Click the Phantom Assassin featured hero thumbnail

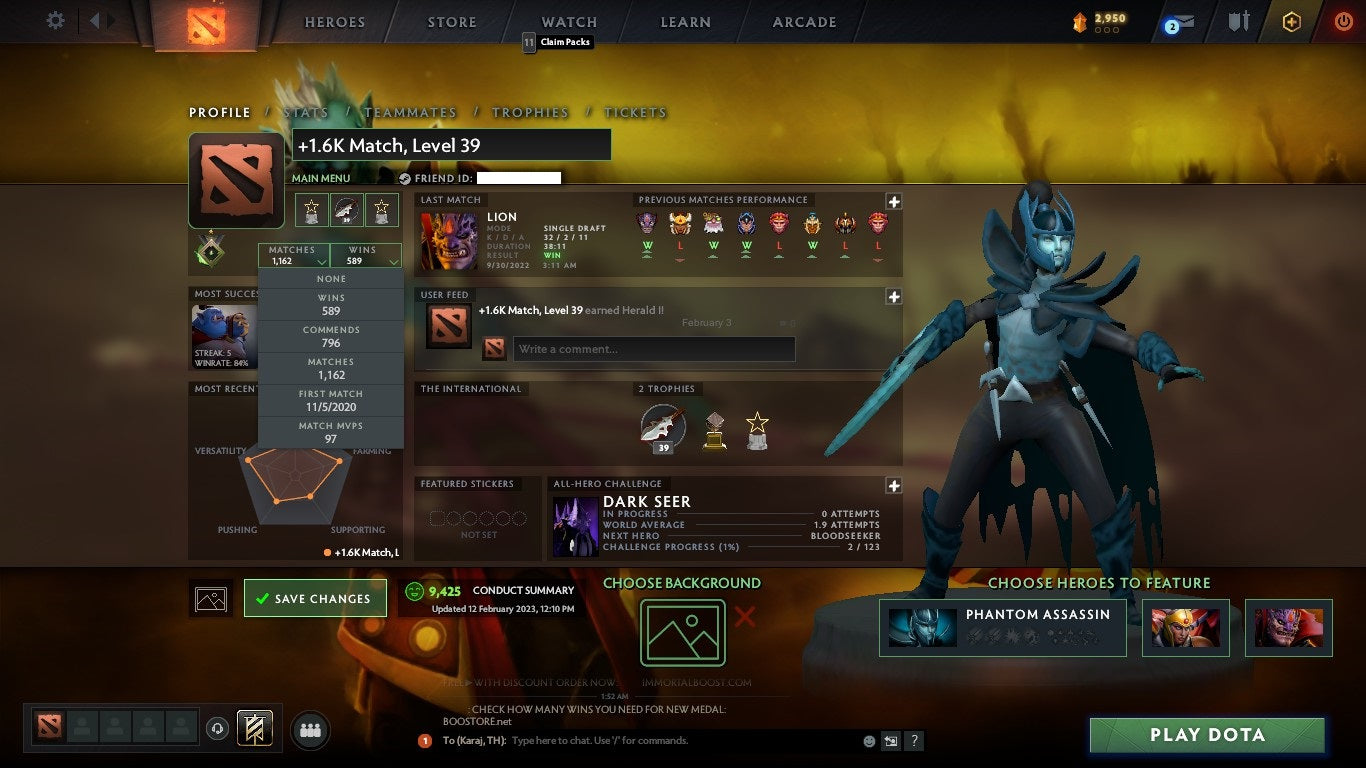pos(921,629)
